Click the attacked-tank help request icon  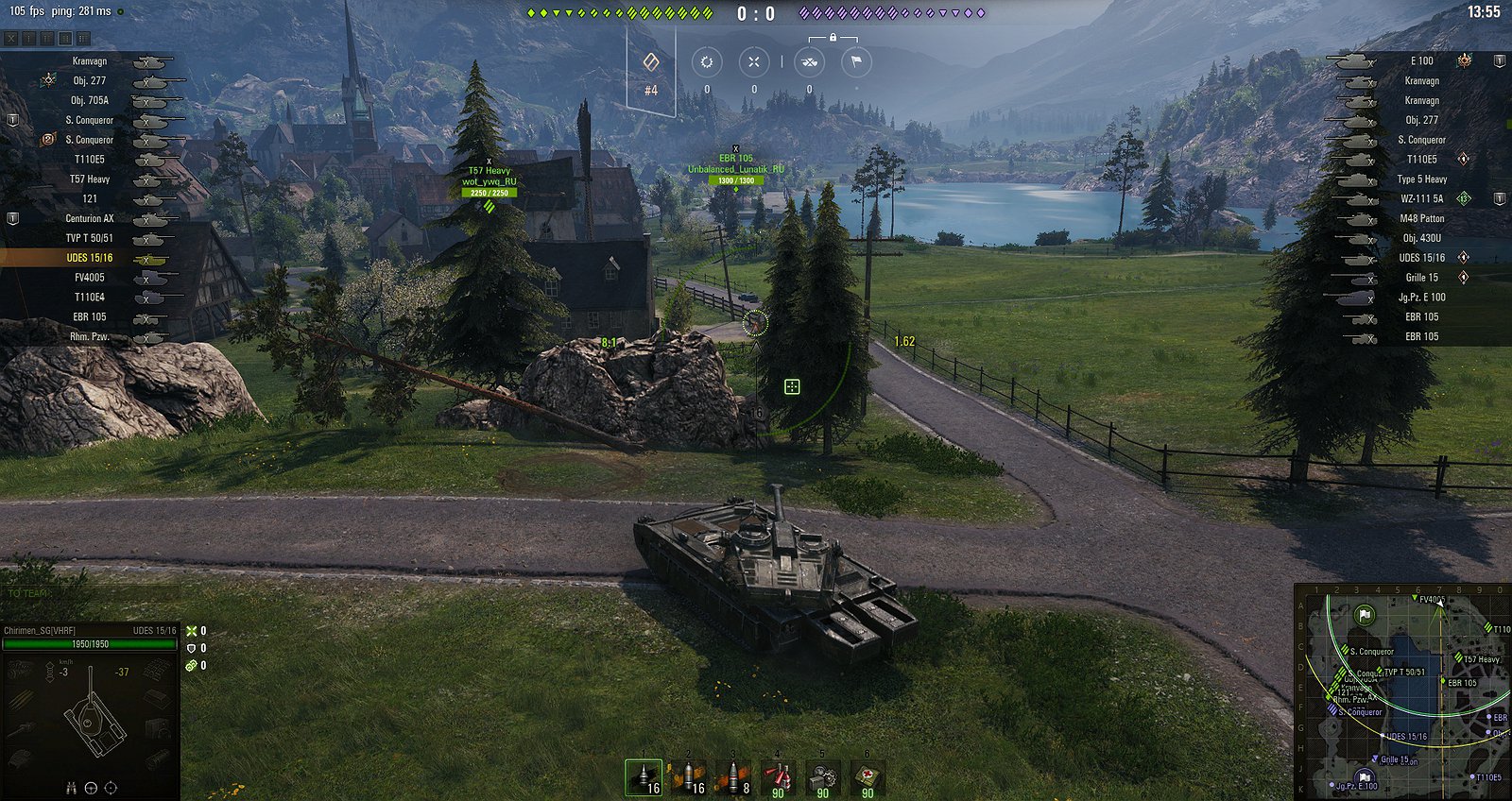[810, 60]
